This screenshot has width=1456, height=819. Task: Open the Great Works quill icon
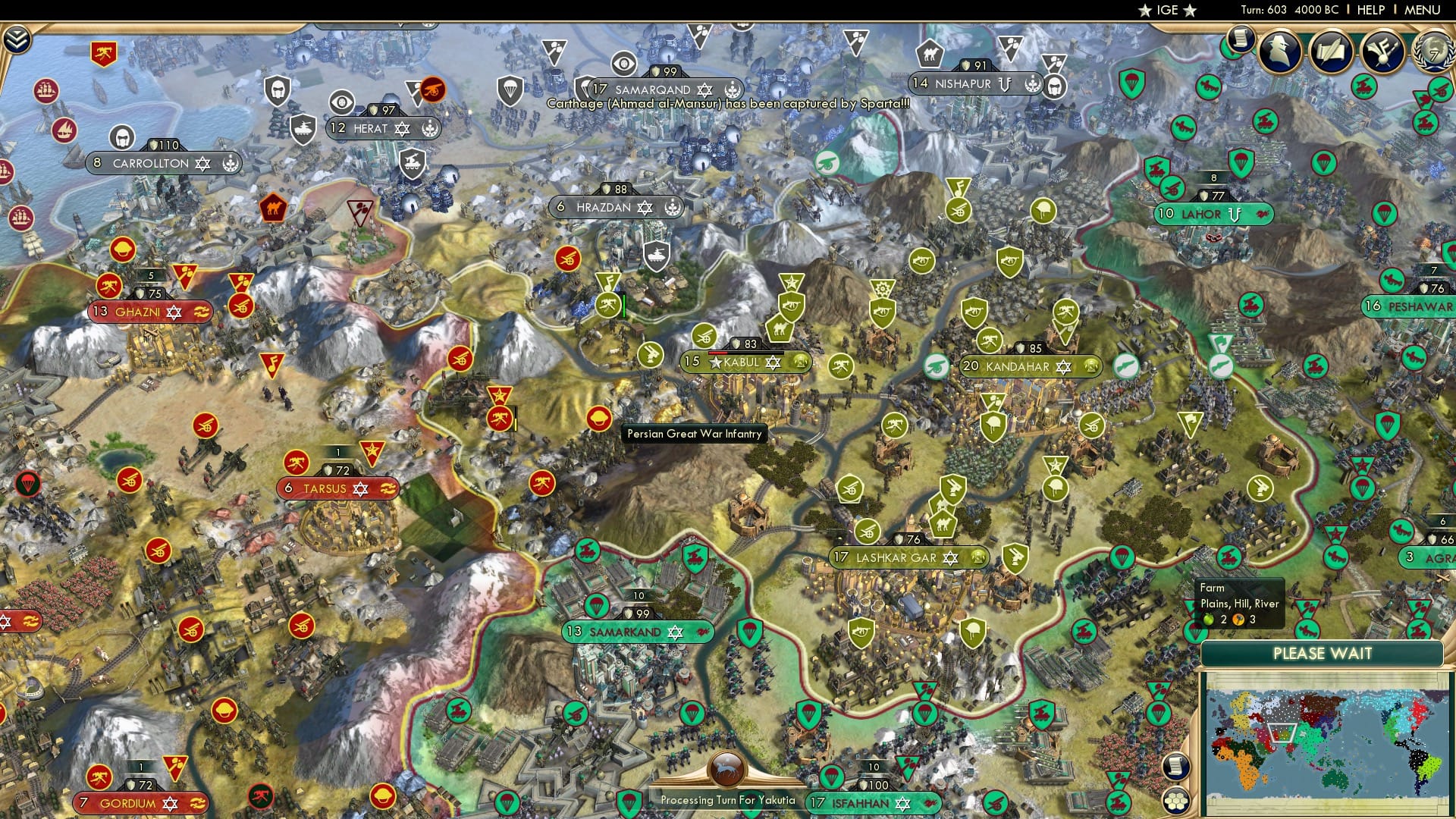pos(1332,52)
